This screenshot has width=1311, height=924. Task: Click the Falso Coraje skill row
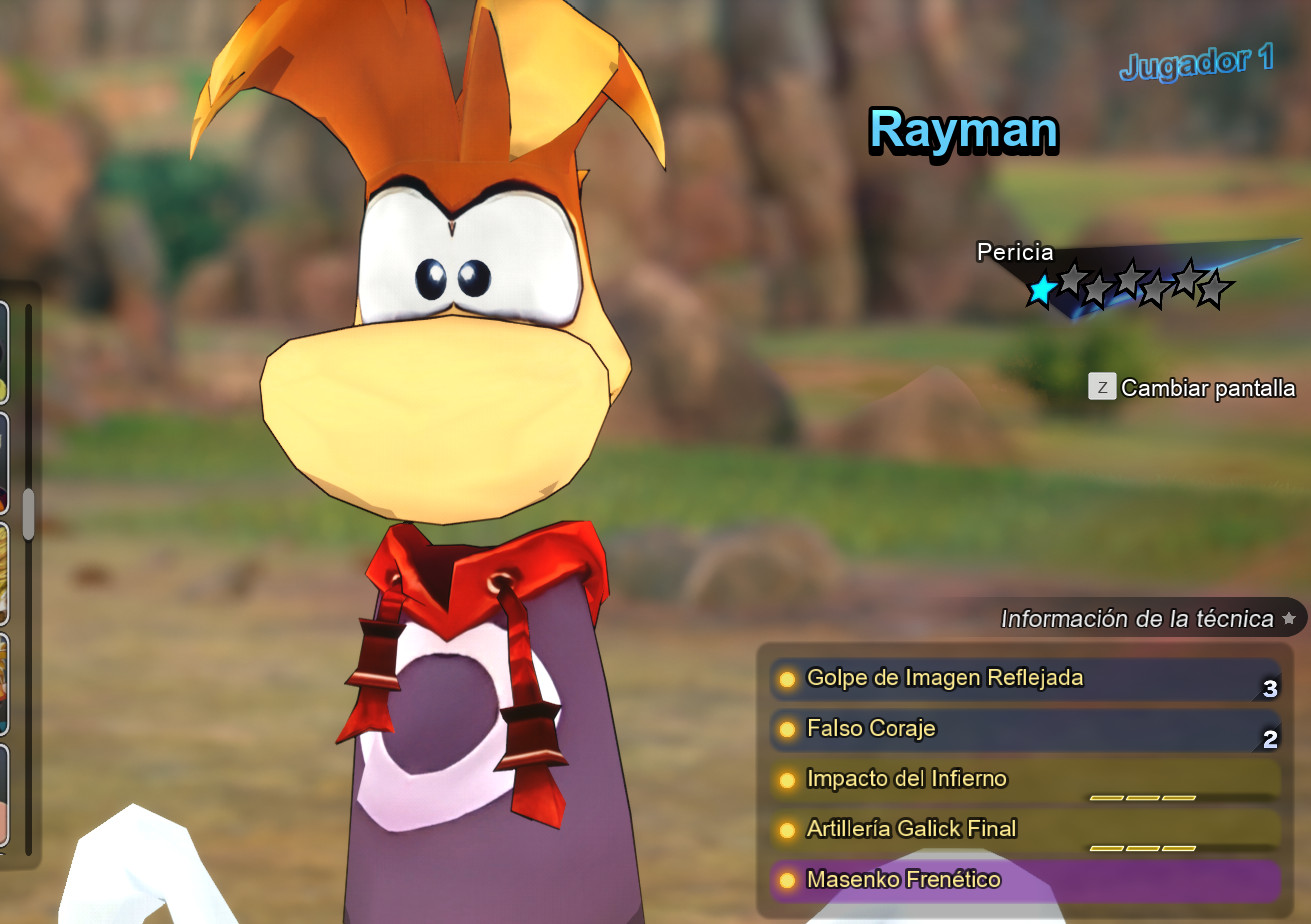coord(1030,729)
